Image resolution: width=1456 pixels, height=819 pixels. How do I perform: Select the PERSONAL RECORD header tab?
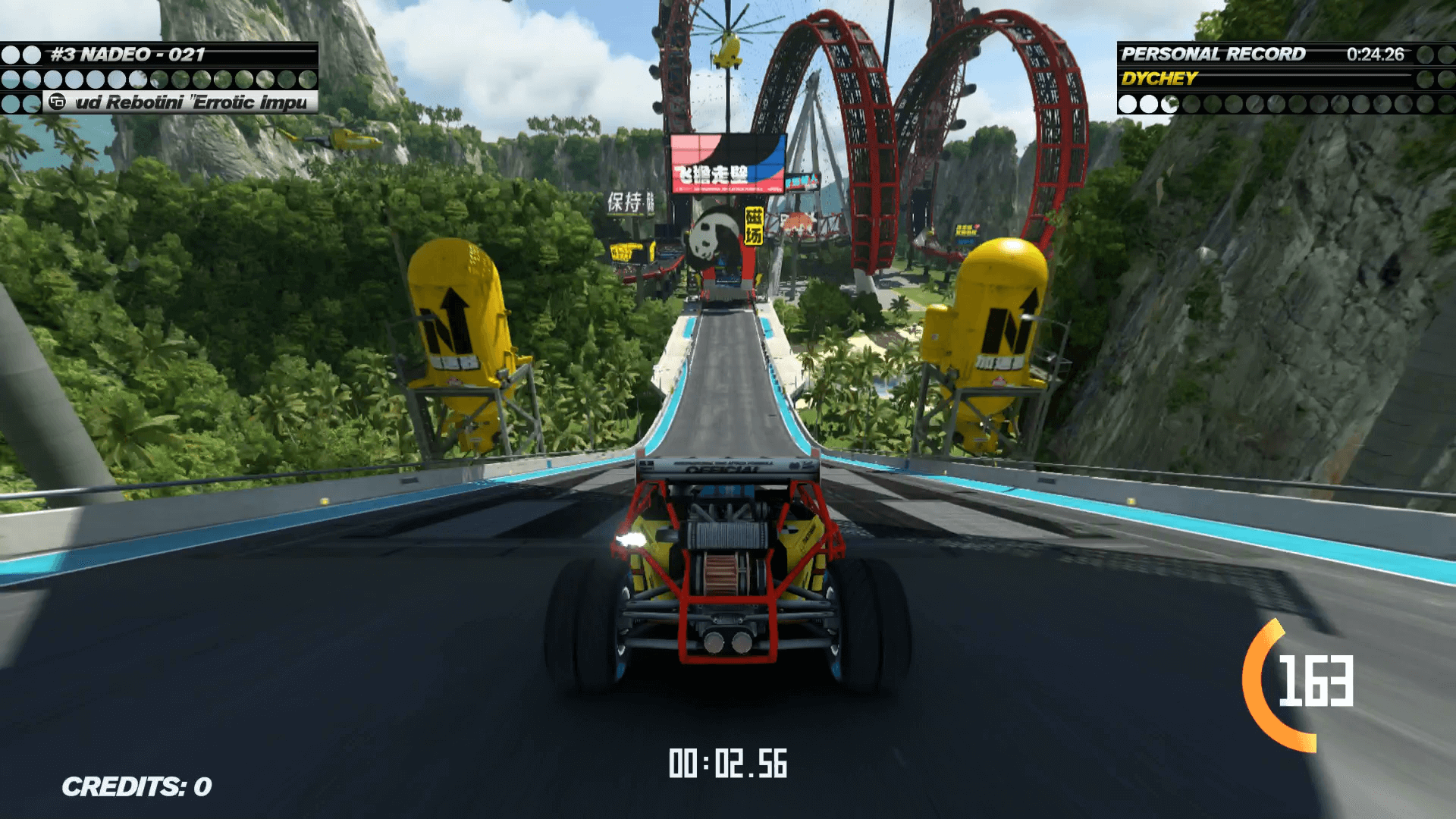pyautogui.click(x=1213, y=54)
